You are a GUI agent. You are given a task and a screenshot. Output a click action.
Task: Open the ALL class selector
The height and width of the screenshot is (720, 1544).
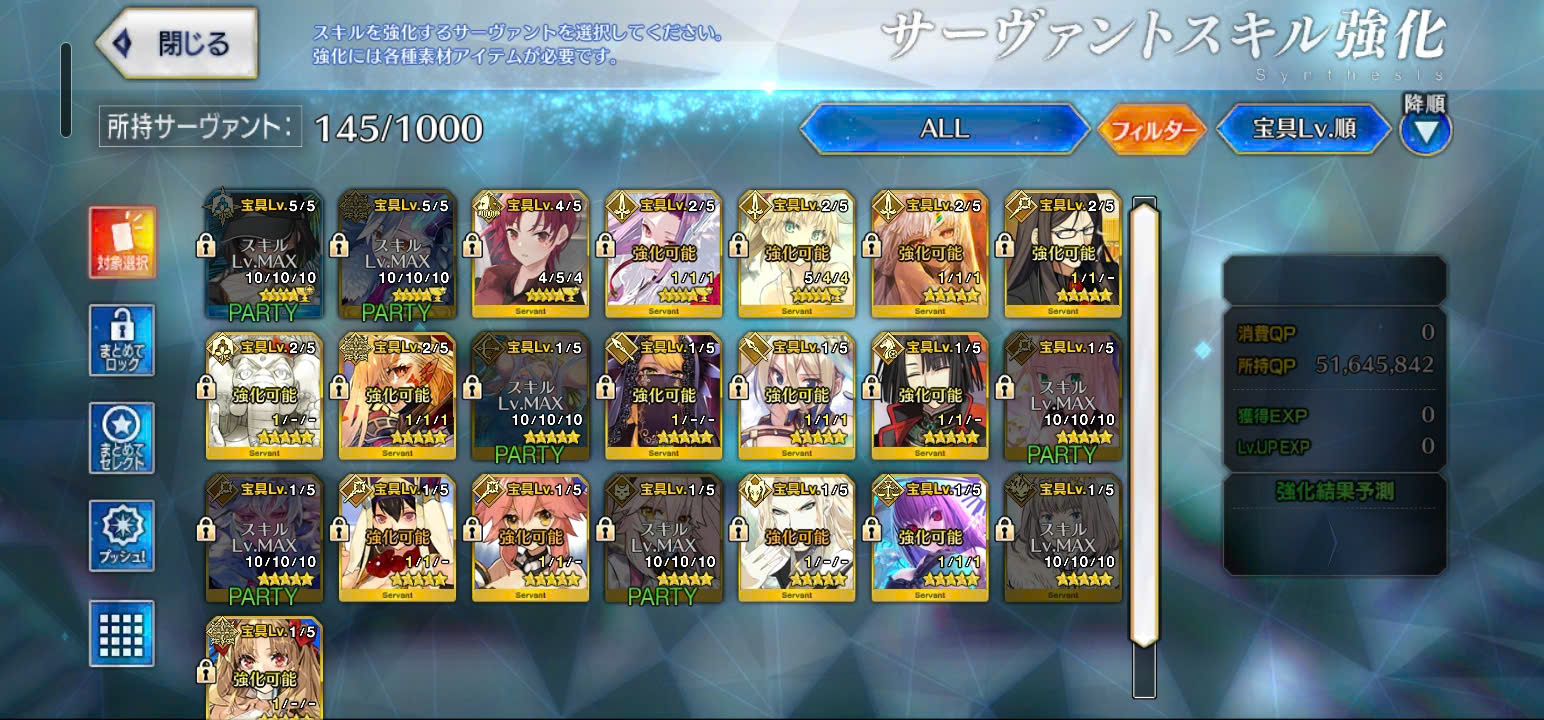coord(944,129)
